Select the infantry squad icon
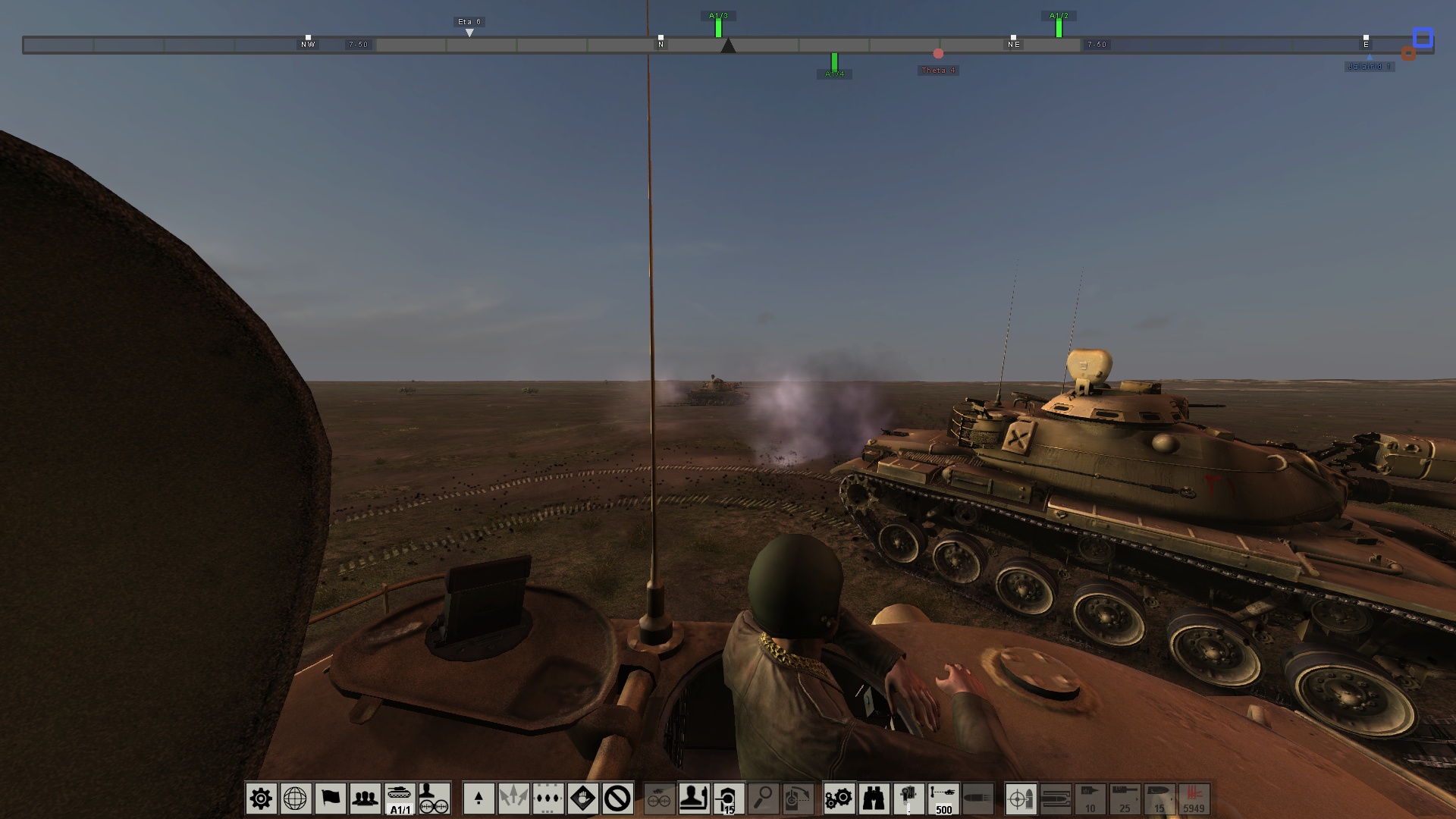 click(x=366, y=799)
